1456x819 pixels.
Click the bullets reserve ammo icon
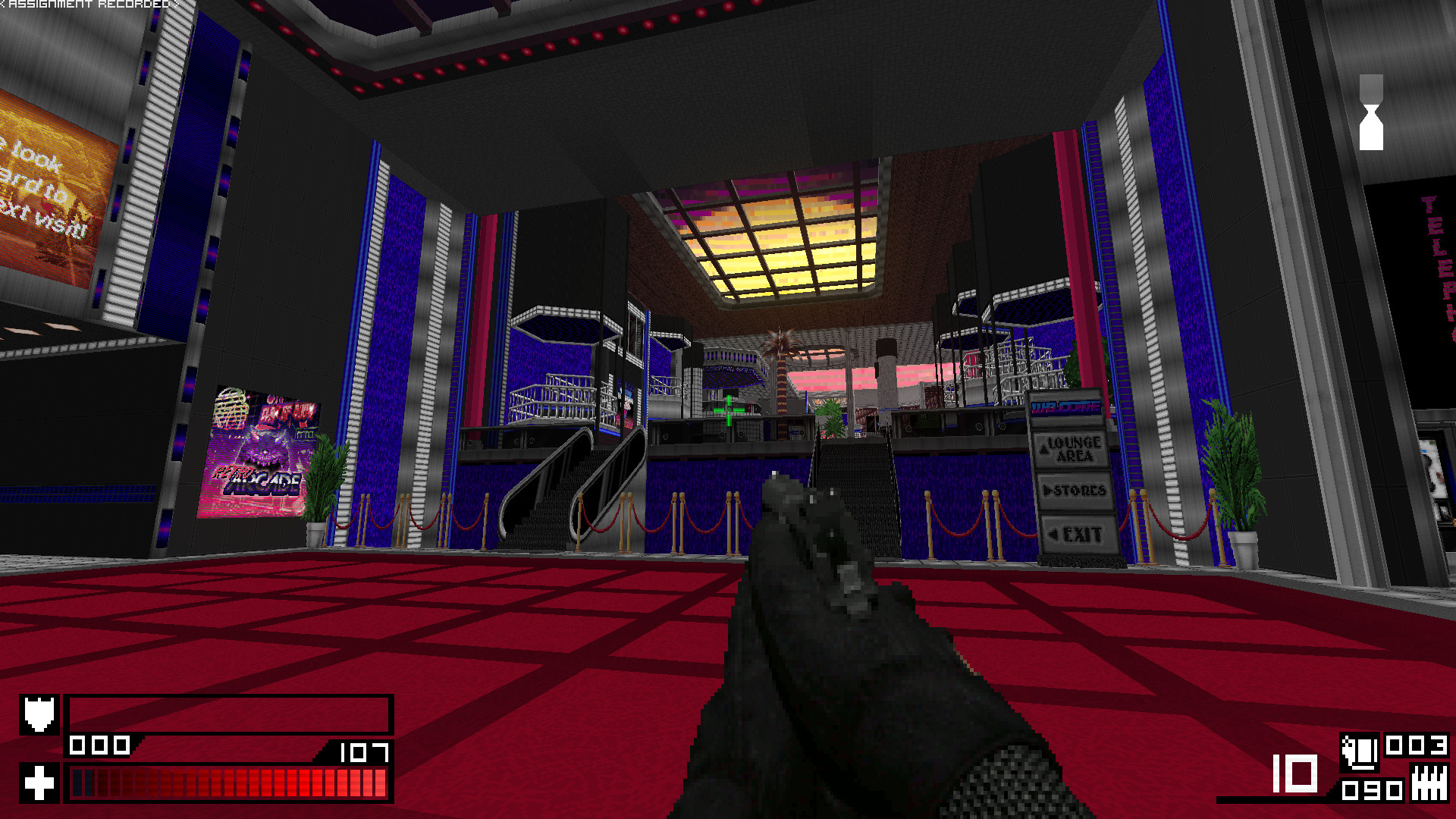(x=1429, y=783)
